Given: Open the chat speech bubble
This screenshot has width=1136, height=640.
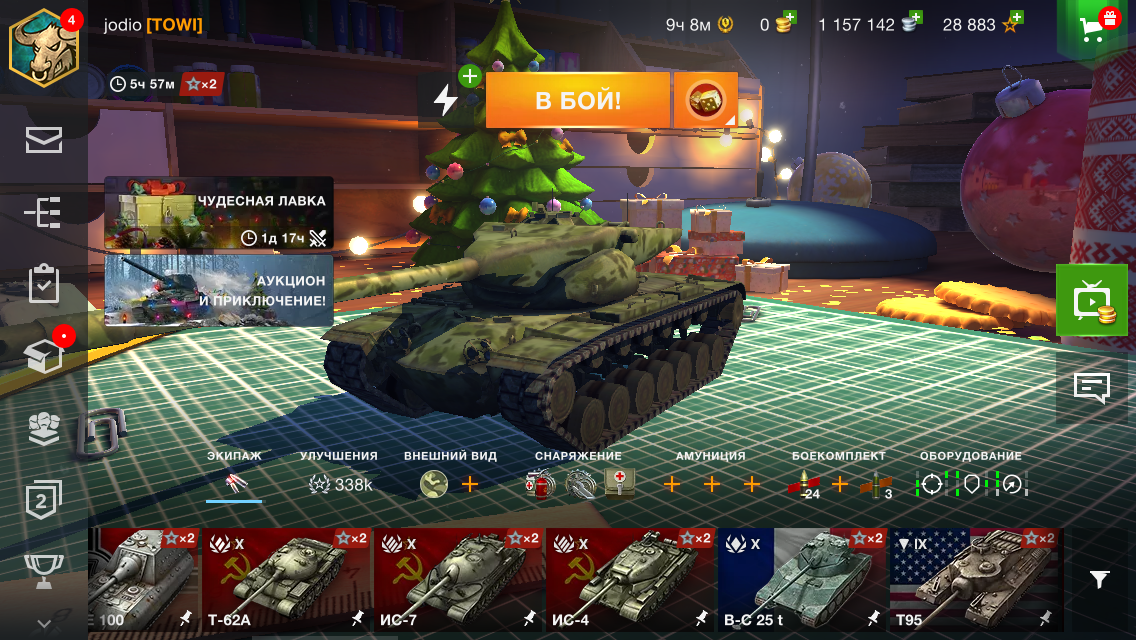Looking at the screenshot, I should 1091,386.
